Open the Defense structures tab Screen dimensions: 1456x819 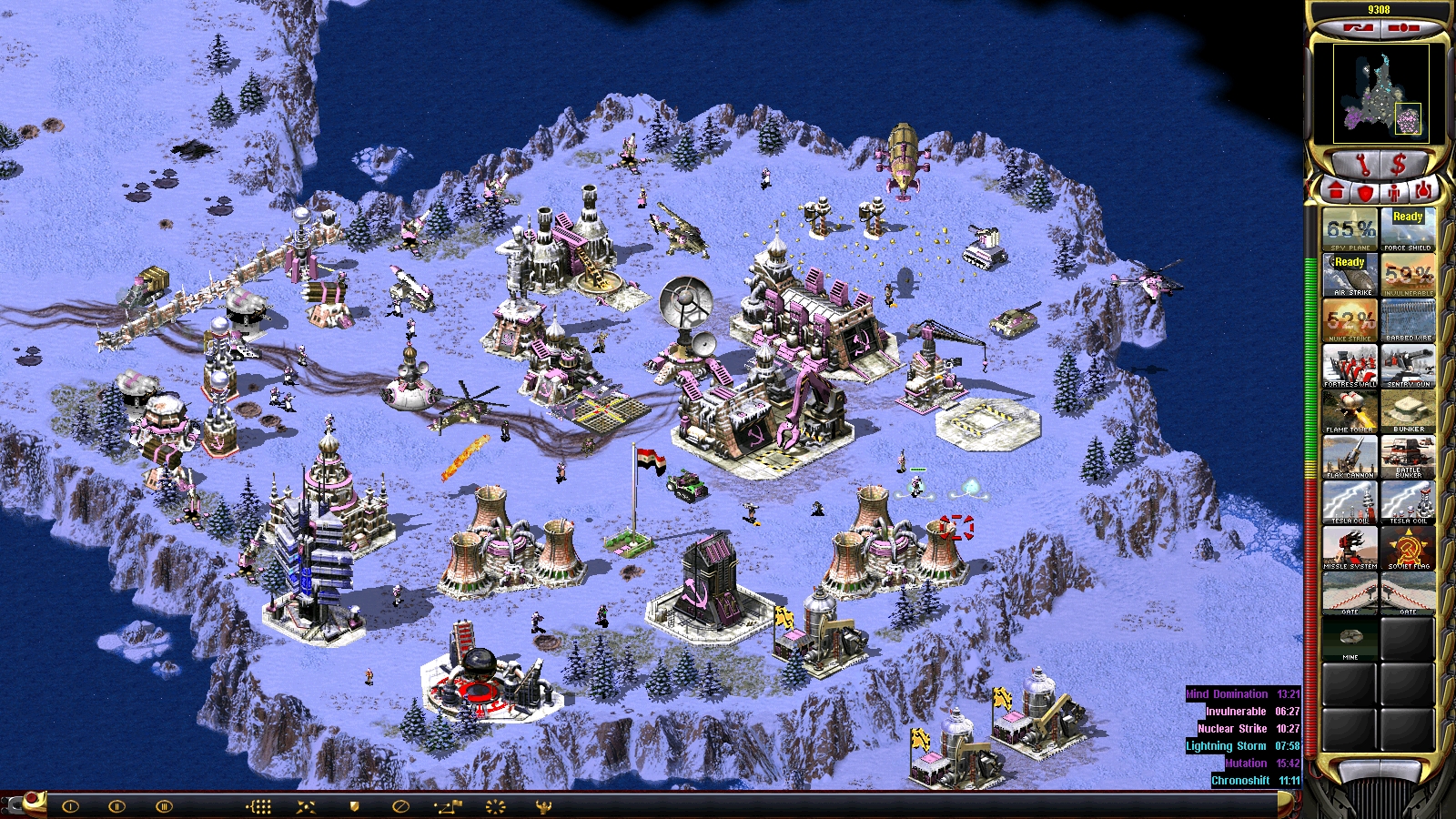click(1365, 193)
